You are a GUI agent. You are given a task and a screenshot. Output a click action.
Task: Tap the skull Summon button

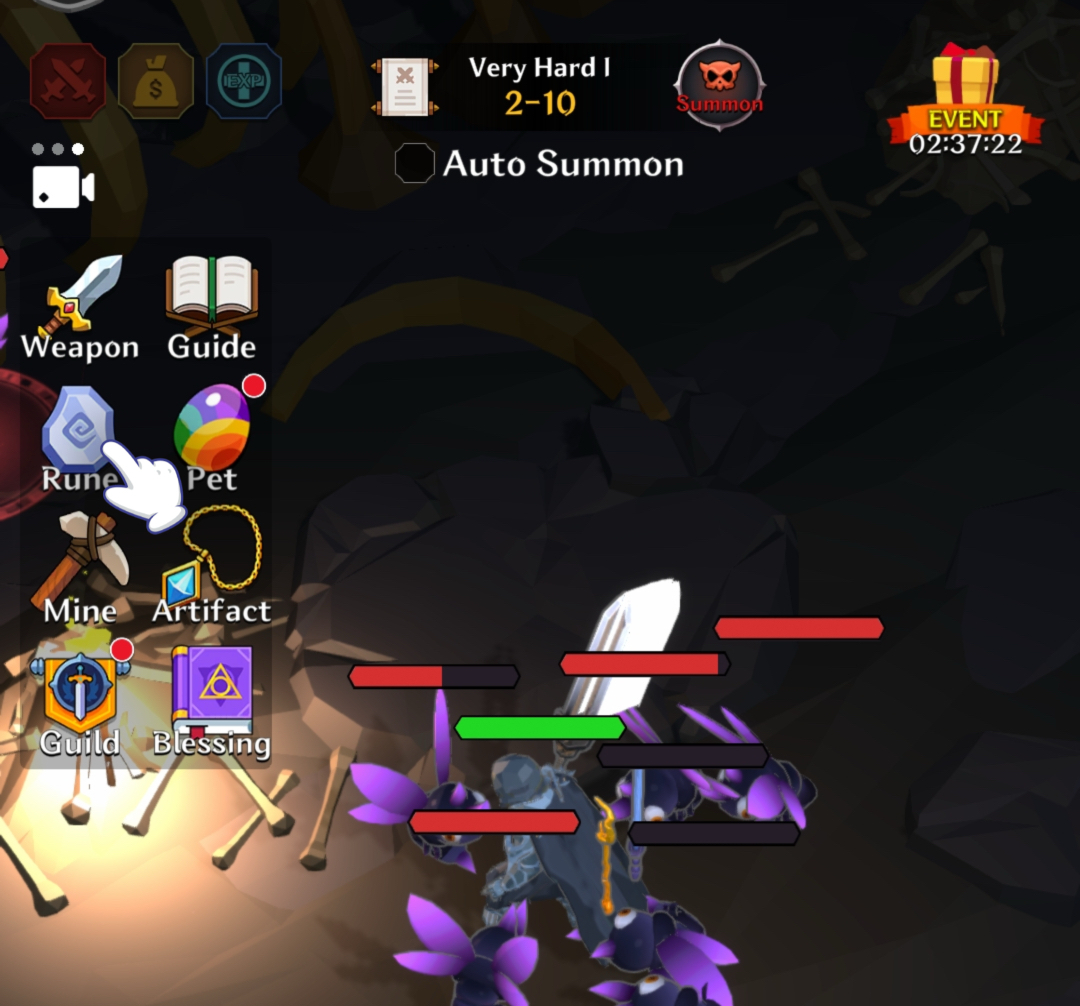(x=719, y=86)
